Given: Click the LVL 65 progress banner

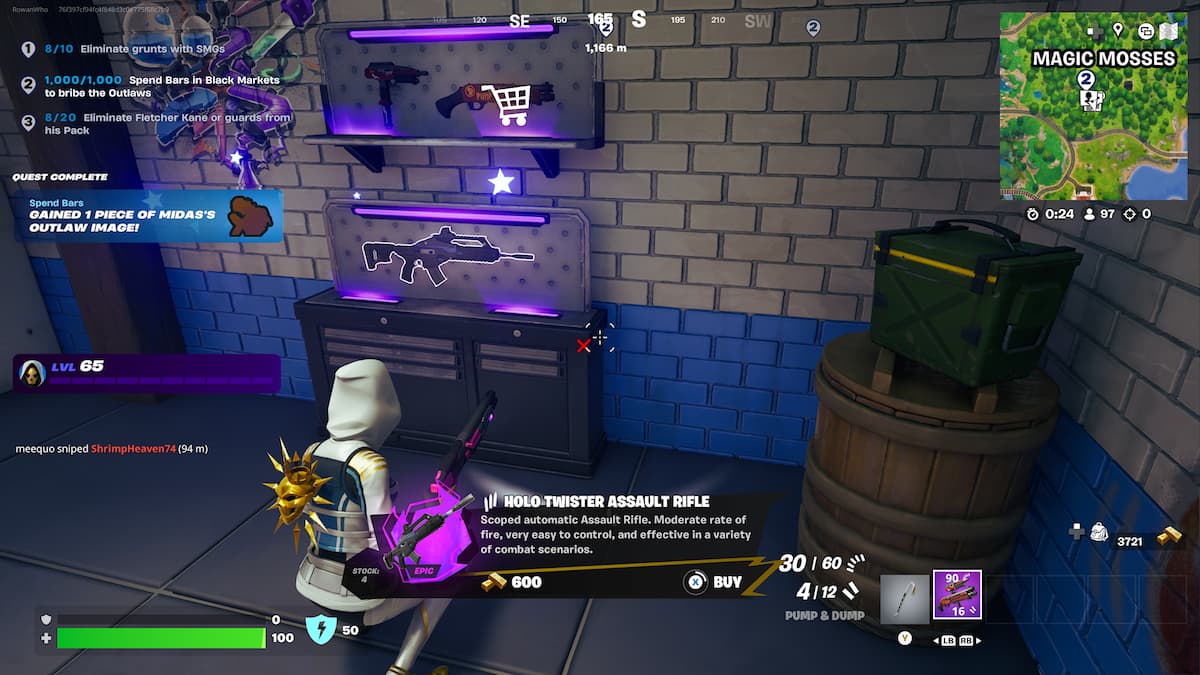Looking at the screenshot, I should tap(147, 373).
